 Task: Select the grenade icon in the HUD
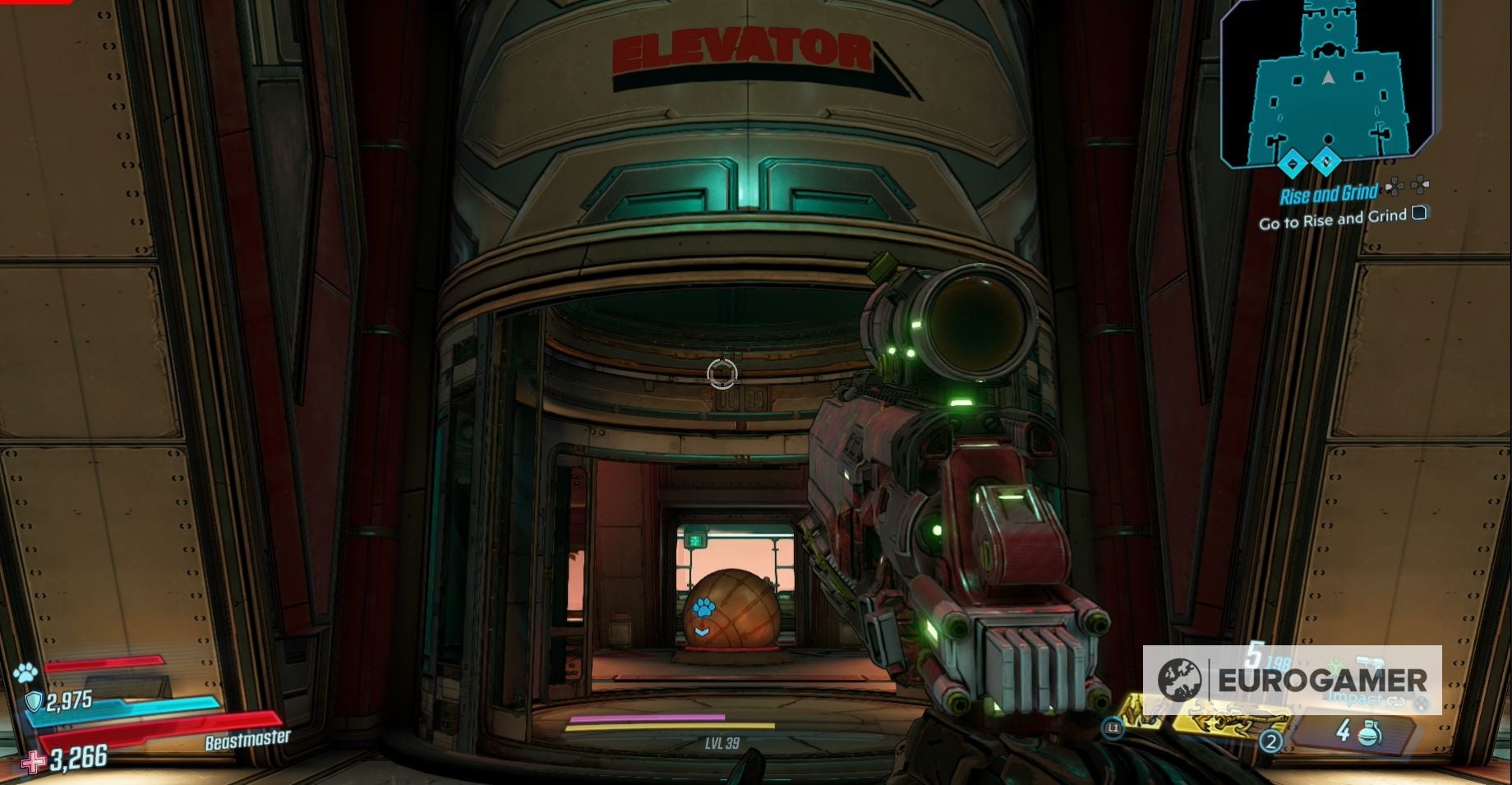(1368, 736)
